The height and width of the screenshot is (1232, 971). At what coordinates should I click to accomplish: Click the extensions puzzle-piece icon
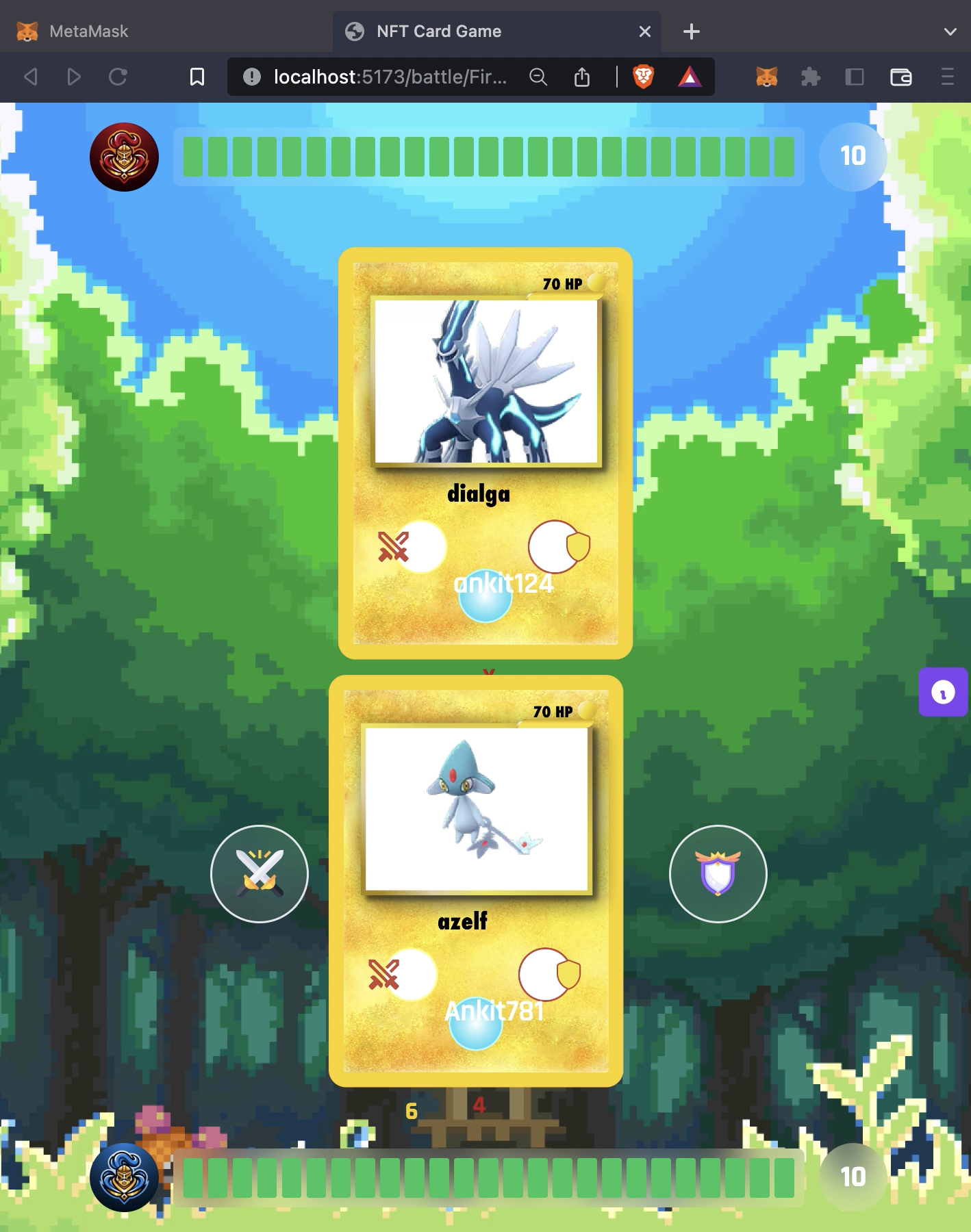pos(811,77)
